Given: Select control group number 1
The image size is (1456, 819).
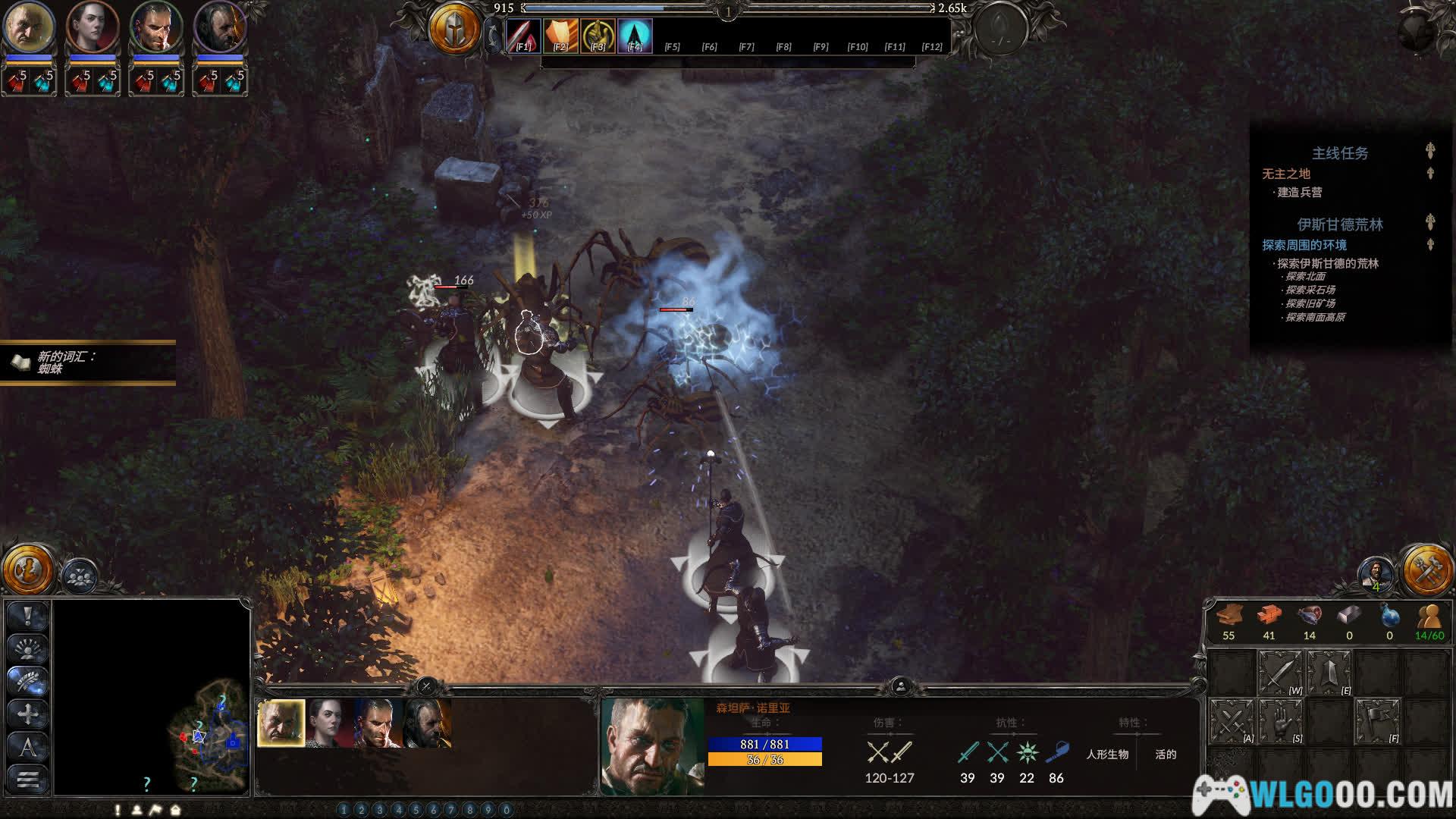Looking at the screenshot, I should 344,810.
